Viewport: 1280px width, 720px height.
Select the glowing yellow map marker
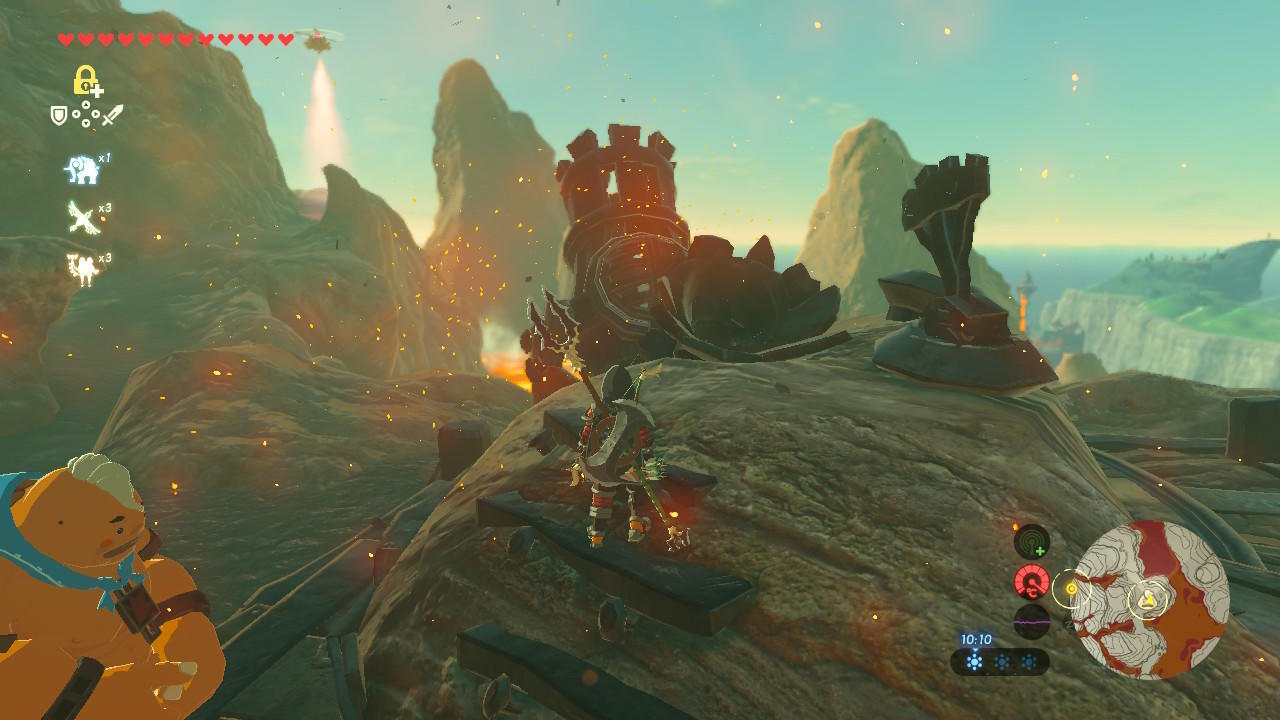pos(1072,588)
